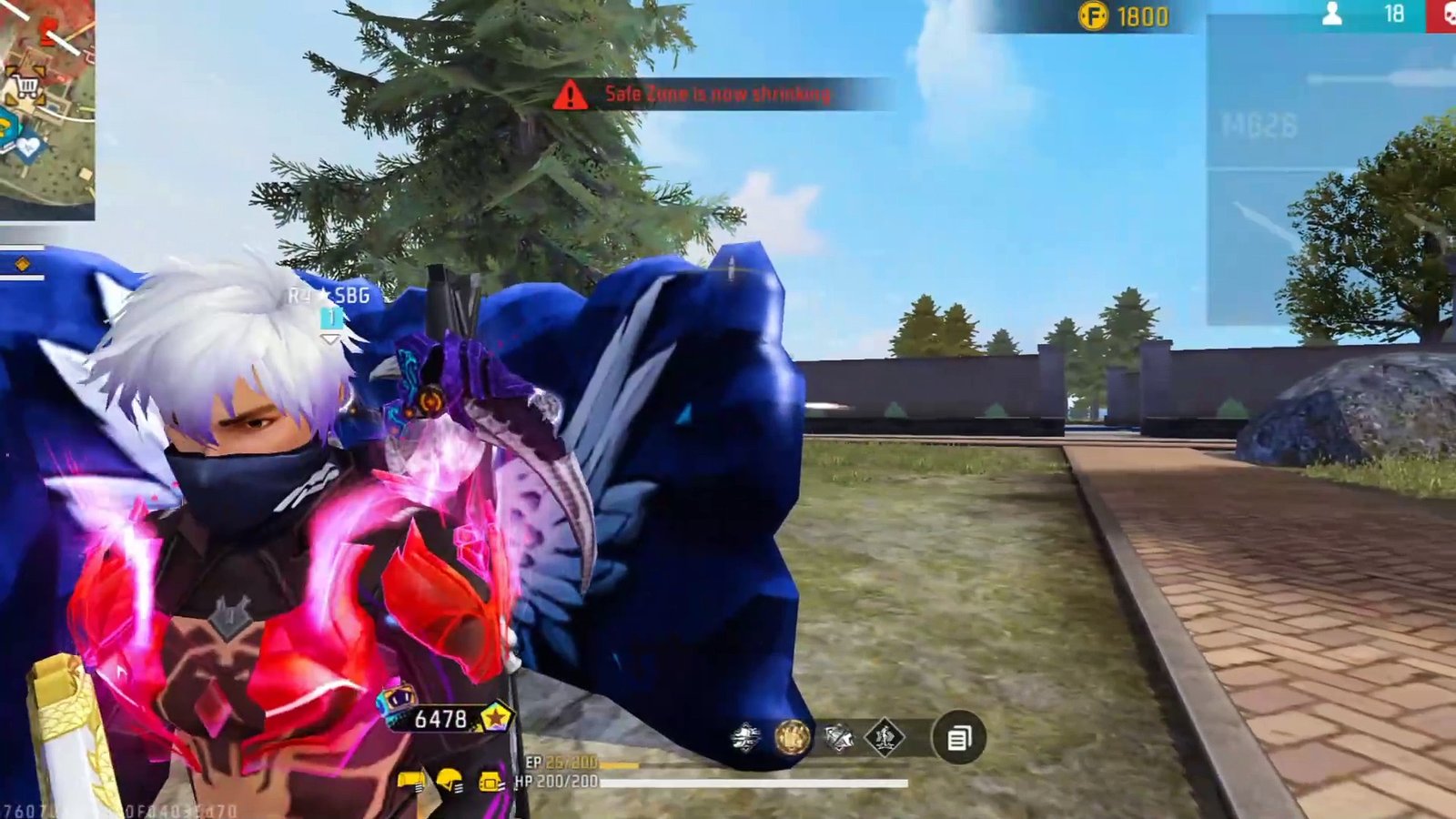
Task: Click the heart marker on the minimap
Action: (x=28, y=145)
